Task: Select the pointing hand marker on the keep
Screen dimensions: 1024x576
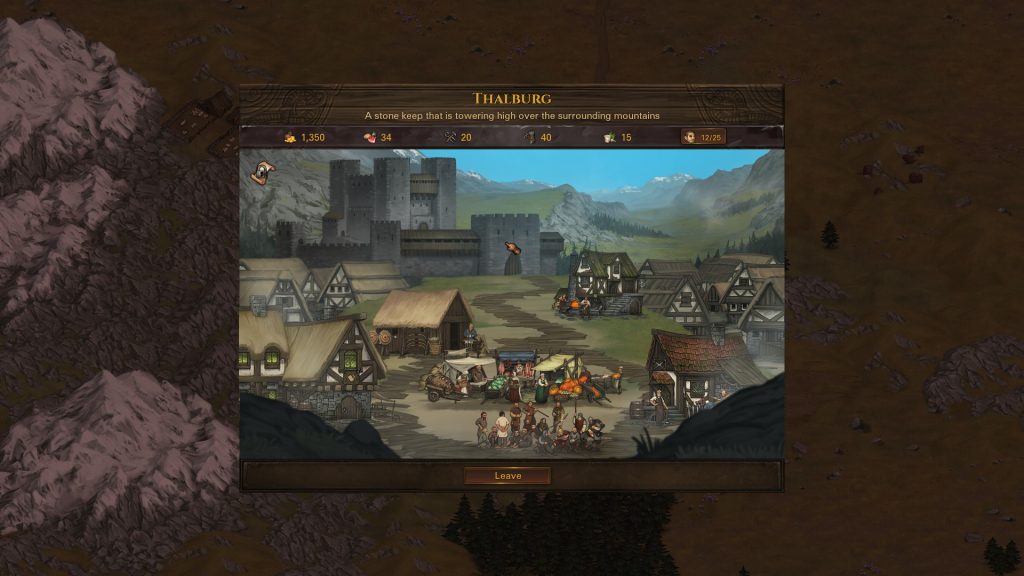Action: (x=514, y=250)
